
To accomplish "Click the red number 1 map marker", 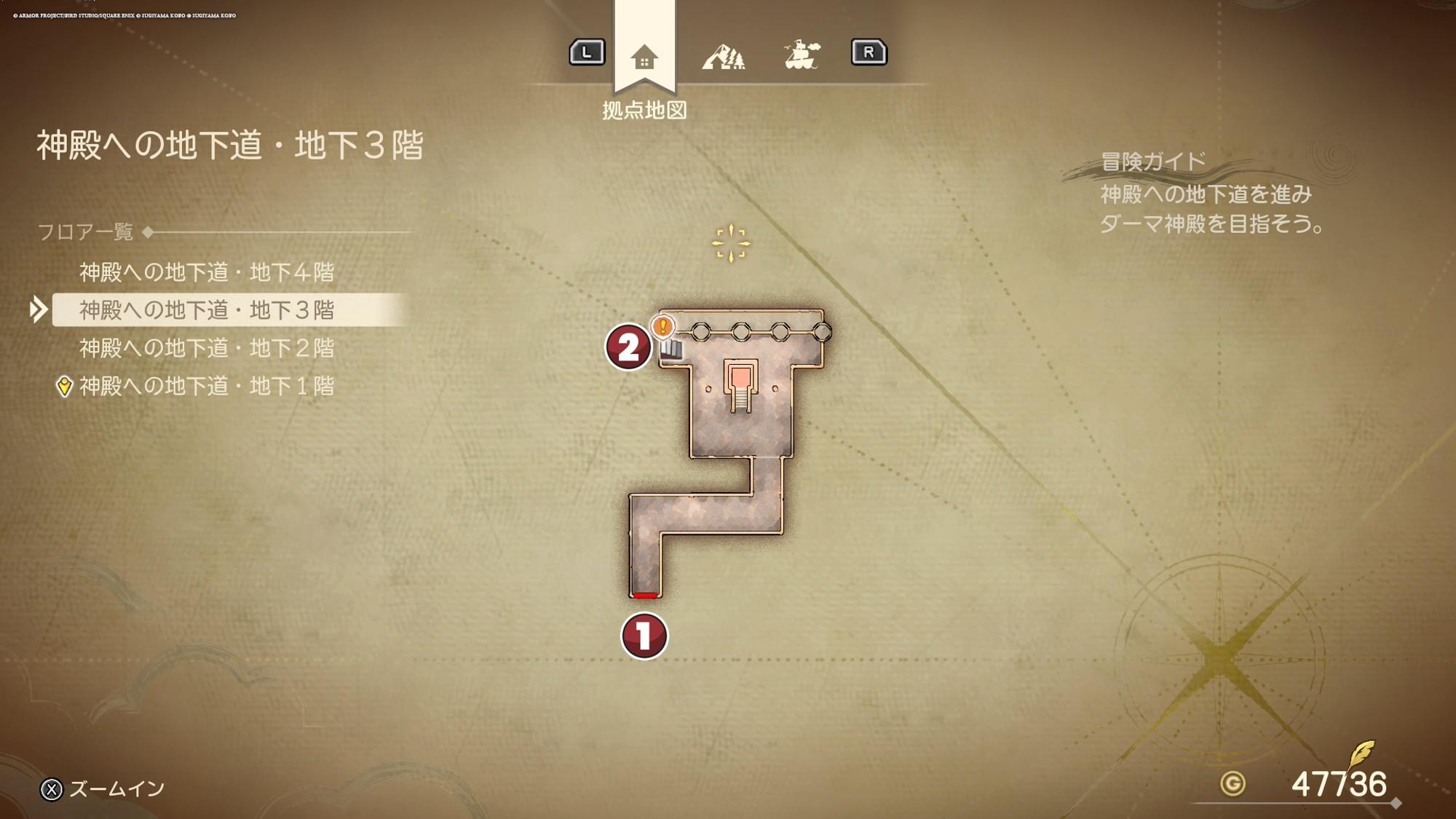I will 644,636.
